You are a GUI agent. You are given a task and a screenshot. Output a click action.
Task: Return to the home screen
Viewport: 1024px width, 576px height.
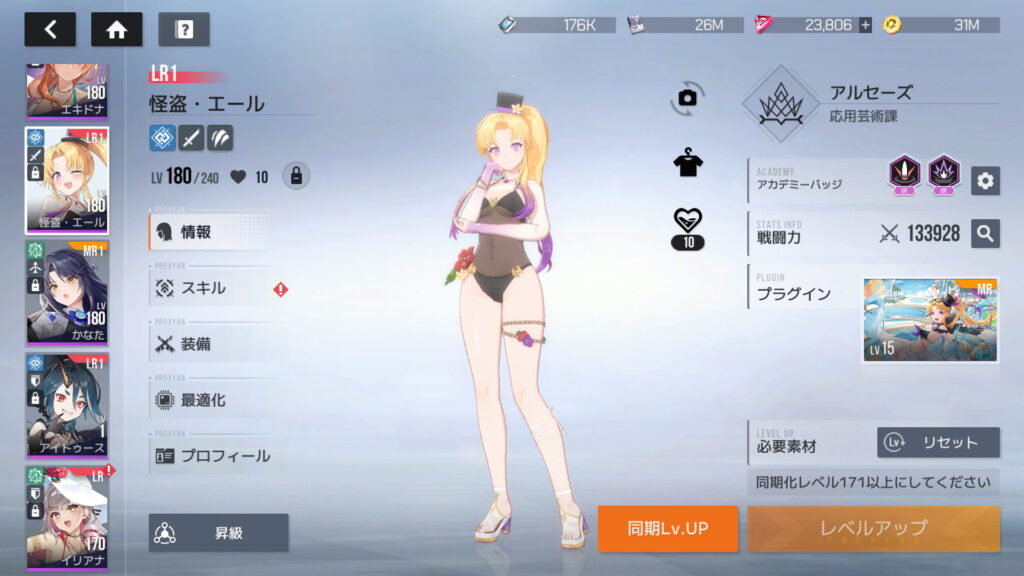click(x=116, y=29)
